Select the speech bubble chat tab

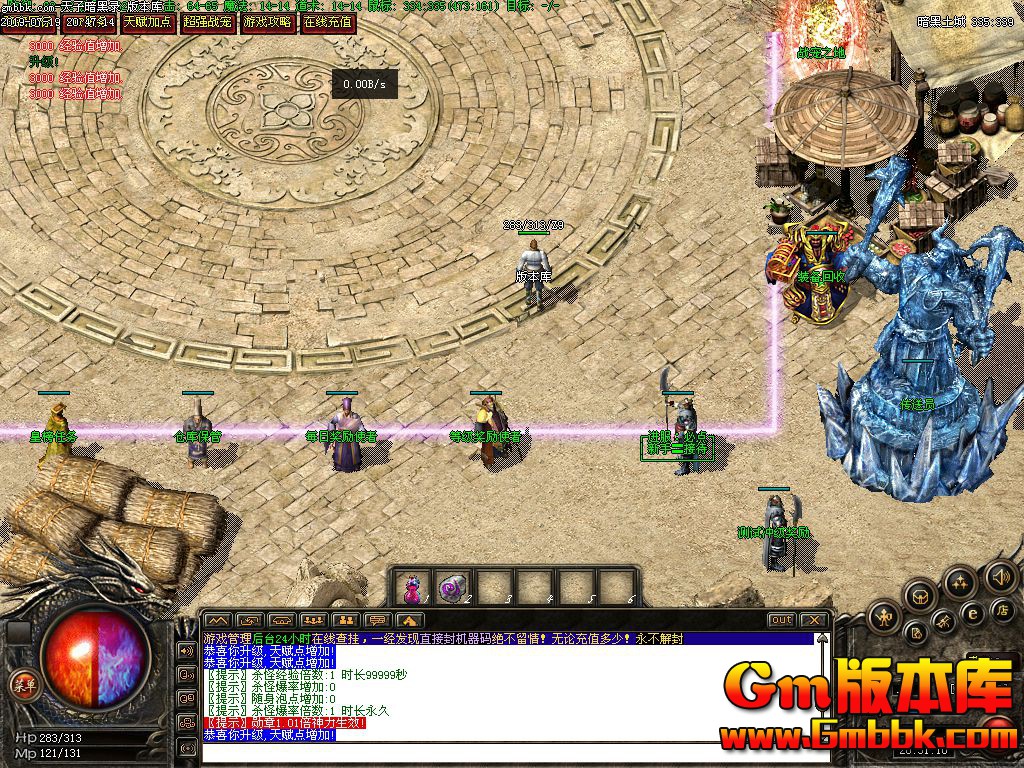tap(376, 620)
